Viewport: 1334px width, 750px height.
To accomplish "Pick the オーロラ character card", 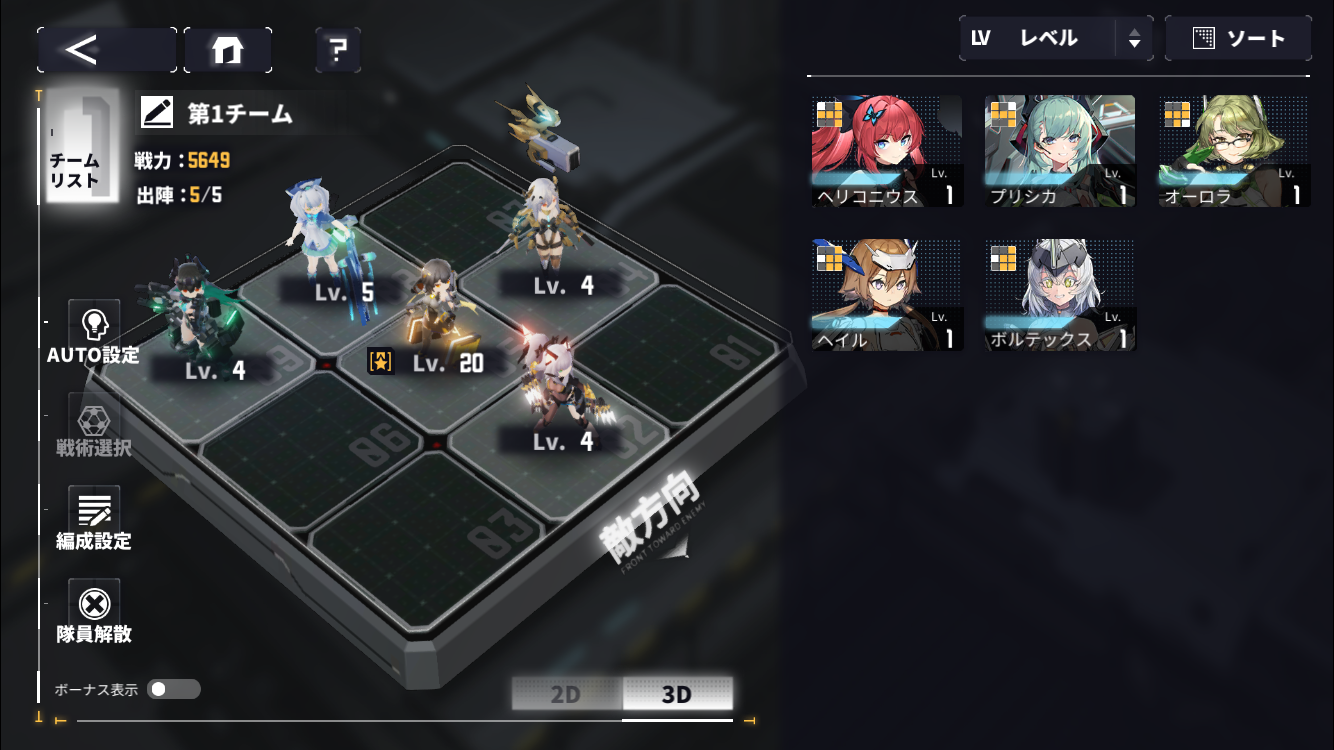I will [1234, 151].
